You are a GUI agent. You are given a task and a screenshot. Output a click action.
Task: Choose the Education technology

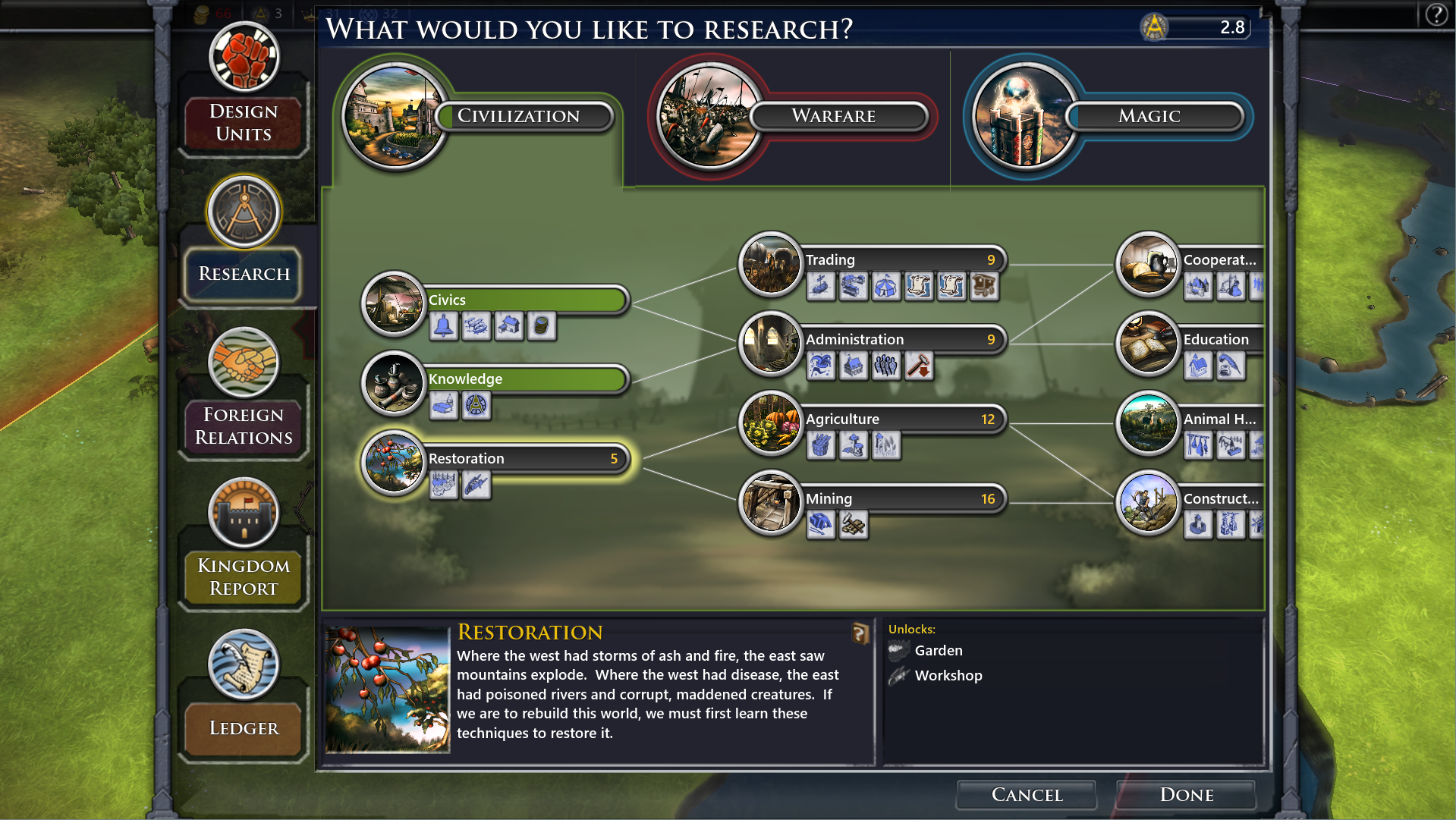[x=1218, y=339]
